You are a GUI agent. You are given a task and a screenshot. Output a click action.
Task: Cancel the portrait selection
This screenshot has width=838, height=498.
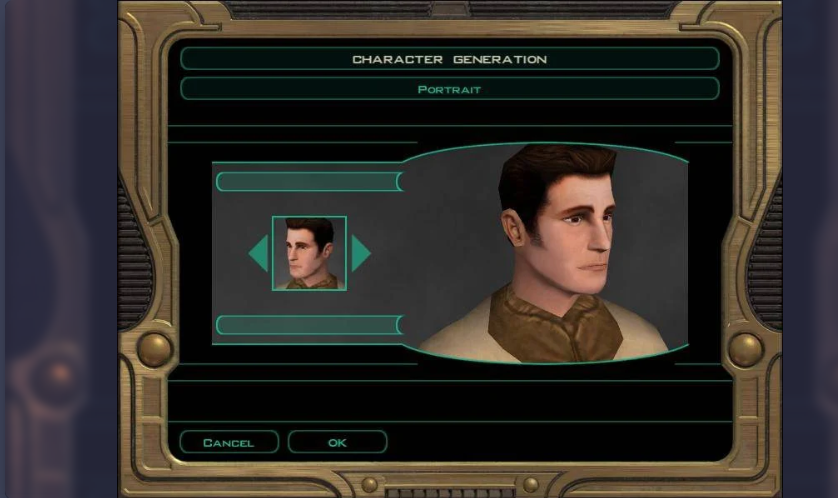(229, 442)
